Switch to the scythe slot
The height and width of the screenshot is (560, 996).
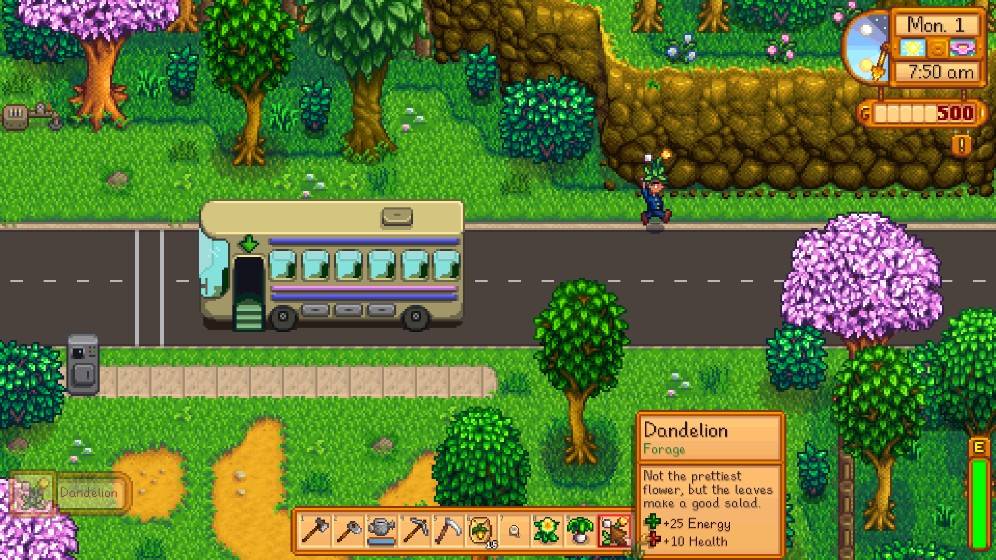(446, 529)
